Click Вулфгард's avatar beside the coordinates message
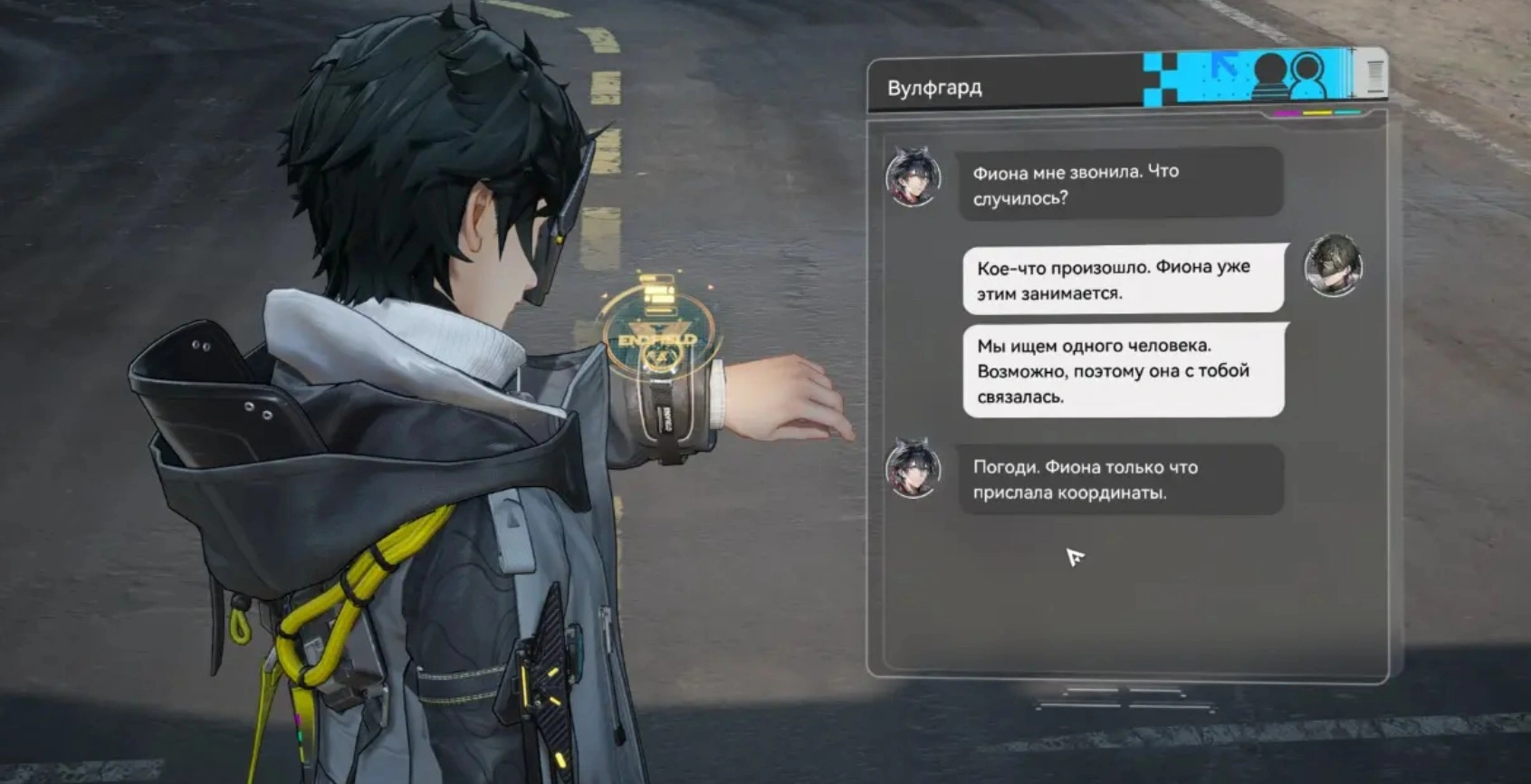Image resolution: width=1531 pixels, height=784 pixels. click(913, 469)
